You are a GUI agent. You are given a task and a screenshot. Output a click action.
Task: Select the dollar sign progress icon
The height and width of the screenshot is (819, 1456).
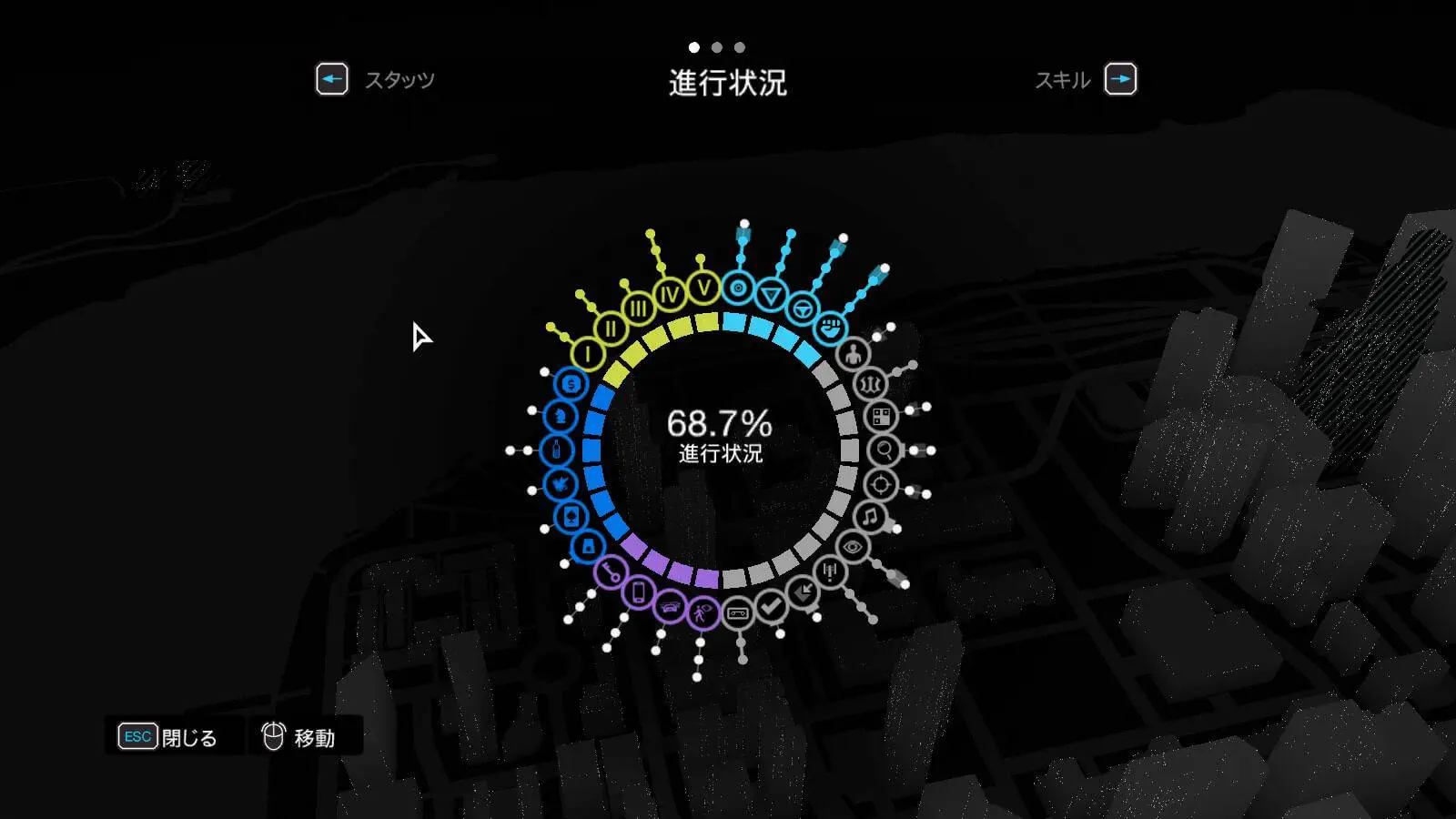pos(571,384)
